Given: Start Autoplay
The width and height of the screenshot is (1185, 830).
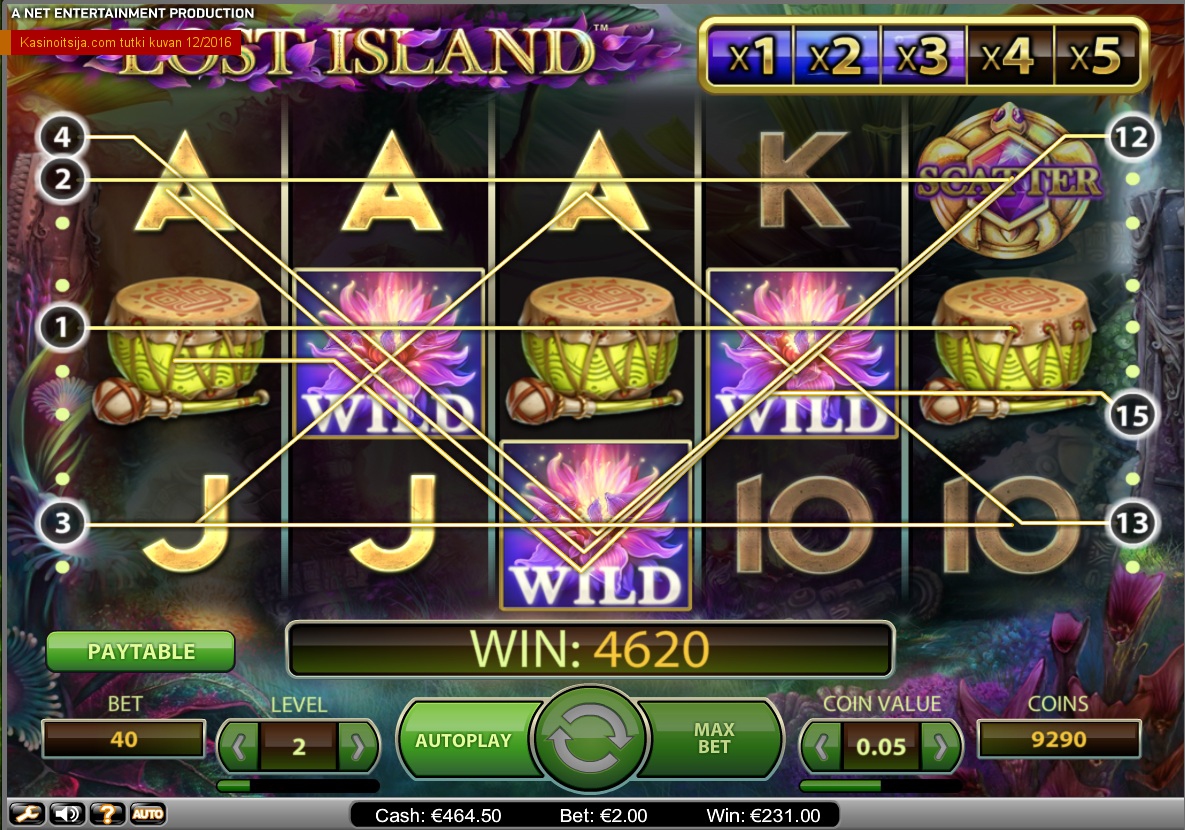Looking at the screenshot, I should coord(463,741).
